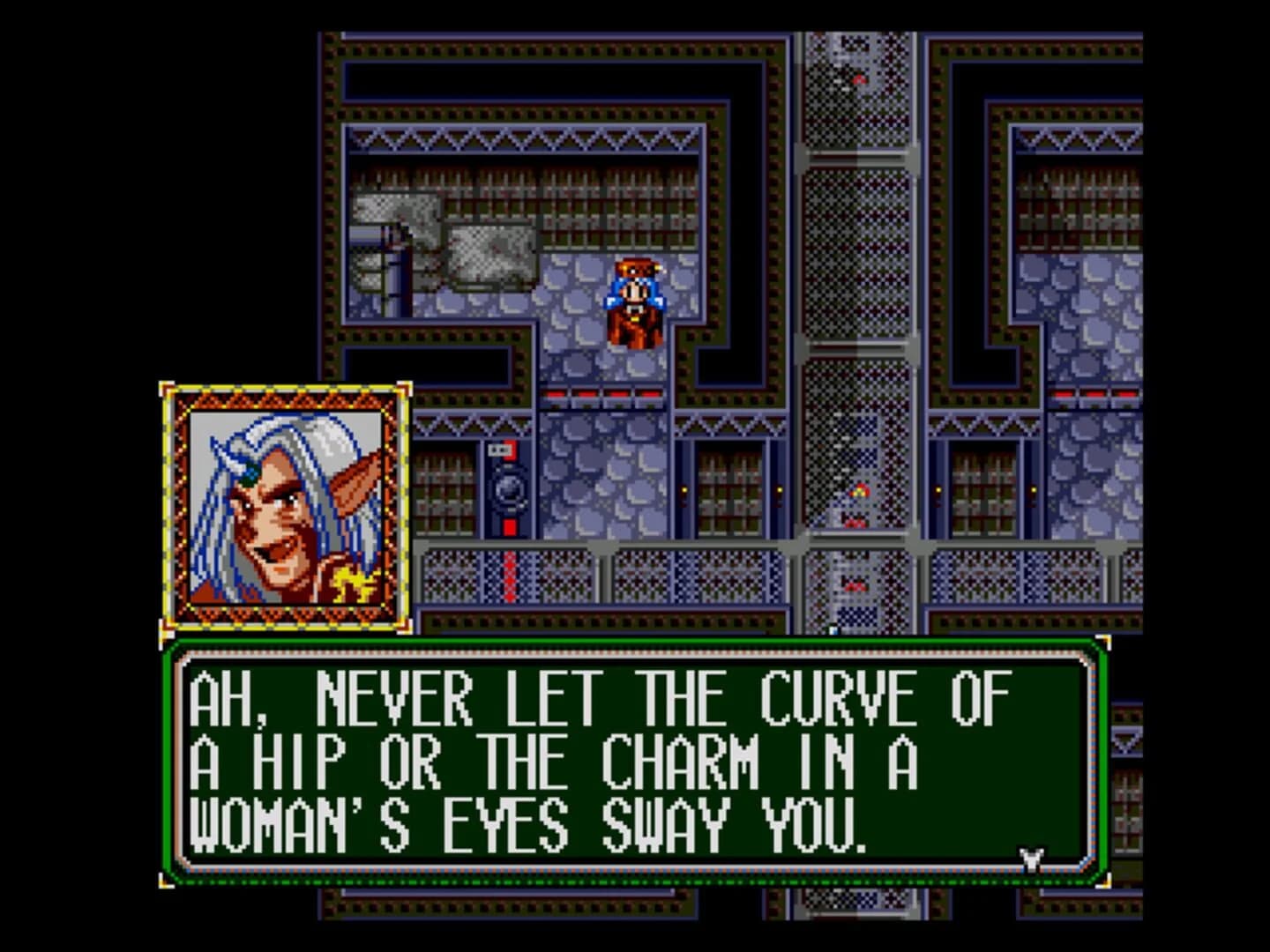Click the red orb on the central elevator track
The image size is (1270, 952).
click(860, 81)
